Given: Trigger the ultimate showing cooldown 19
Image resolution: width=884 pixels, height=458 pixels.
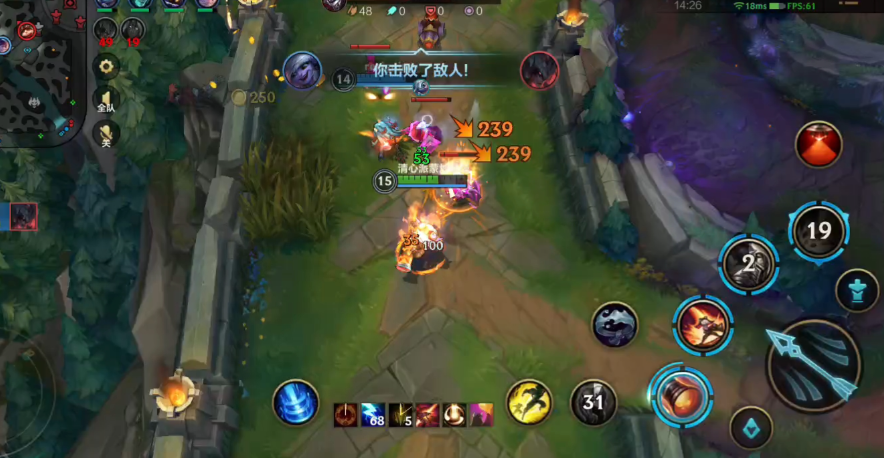Looking at the screenshot, I should [x=818, y=231].
